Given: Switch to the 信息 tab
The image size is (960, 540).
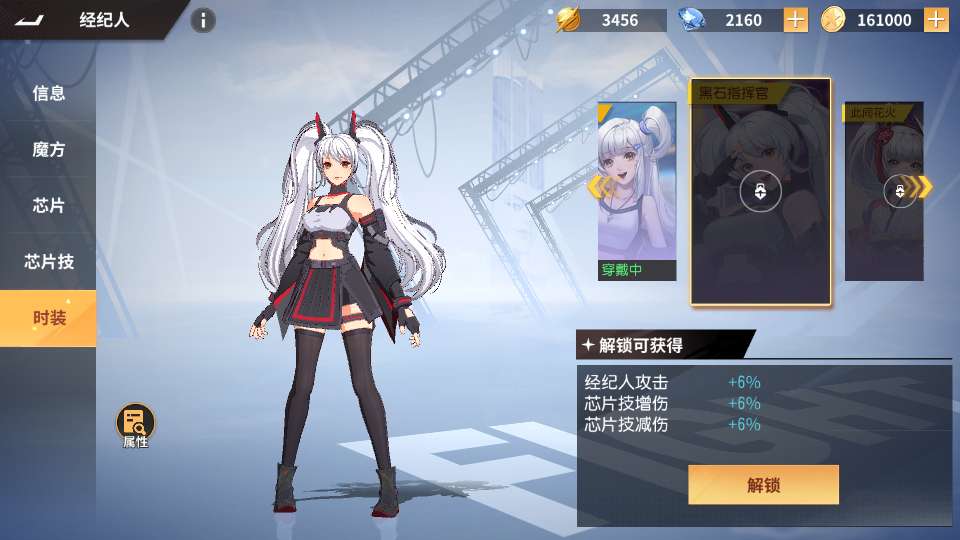Looking at the screenshot, I should pos(48,94).
